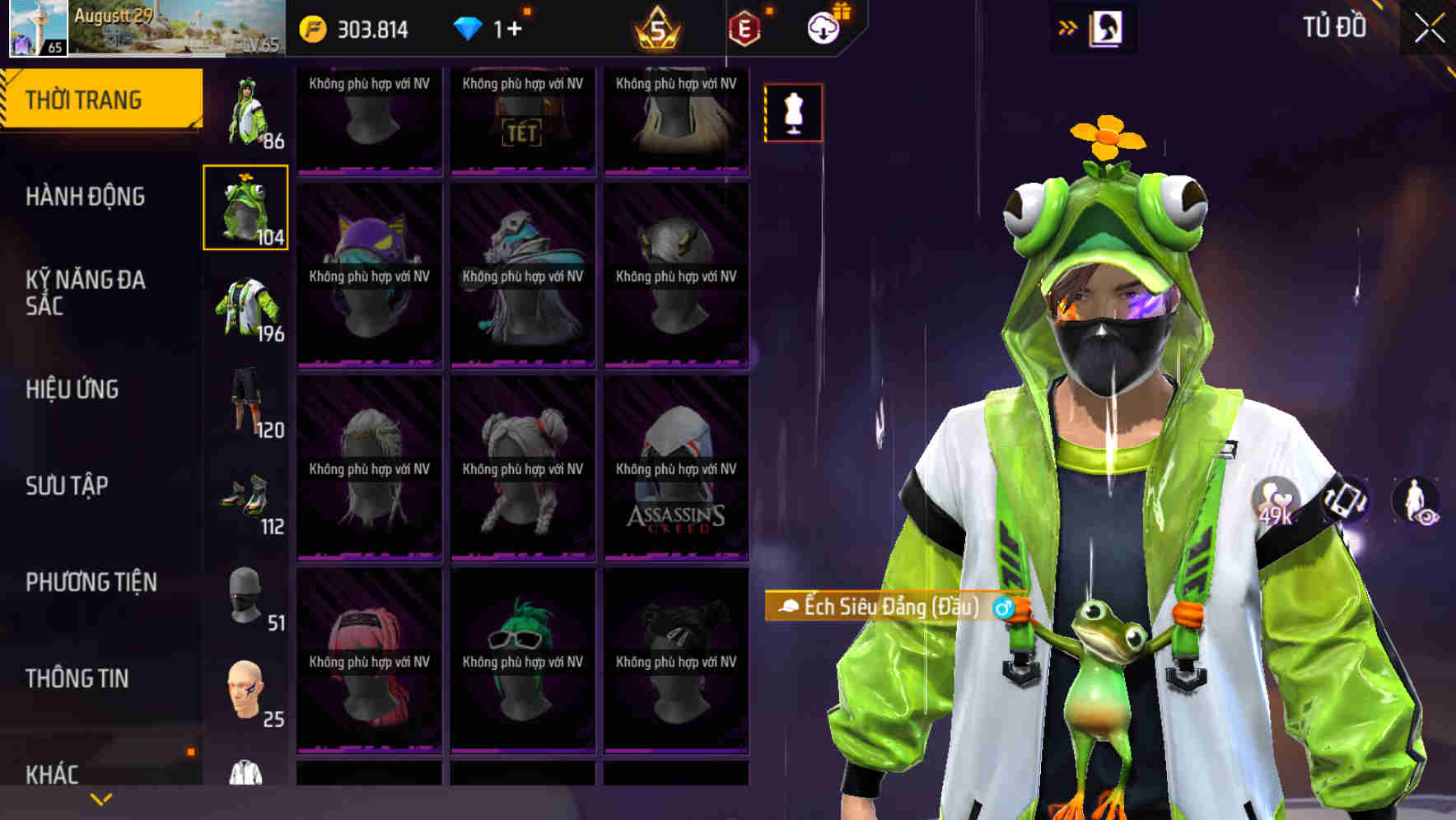
Task: Click the gold coin balance icon
Action: [x=311, y=27]
